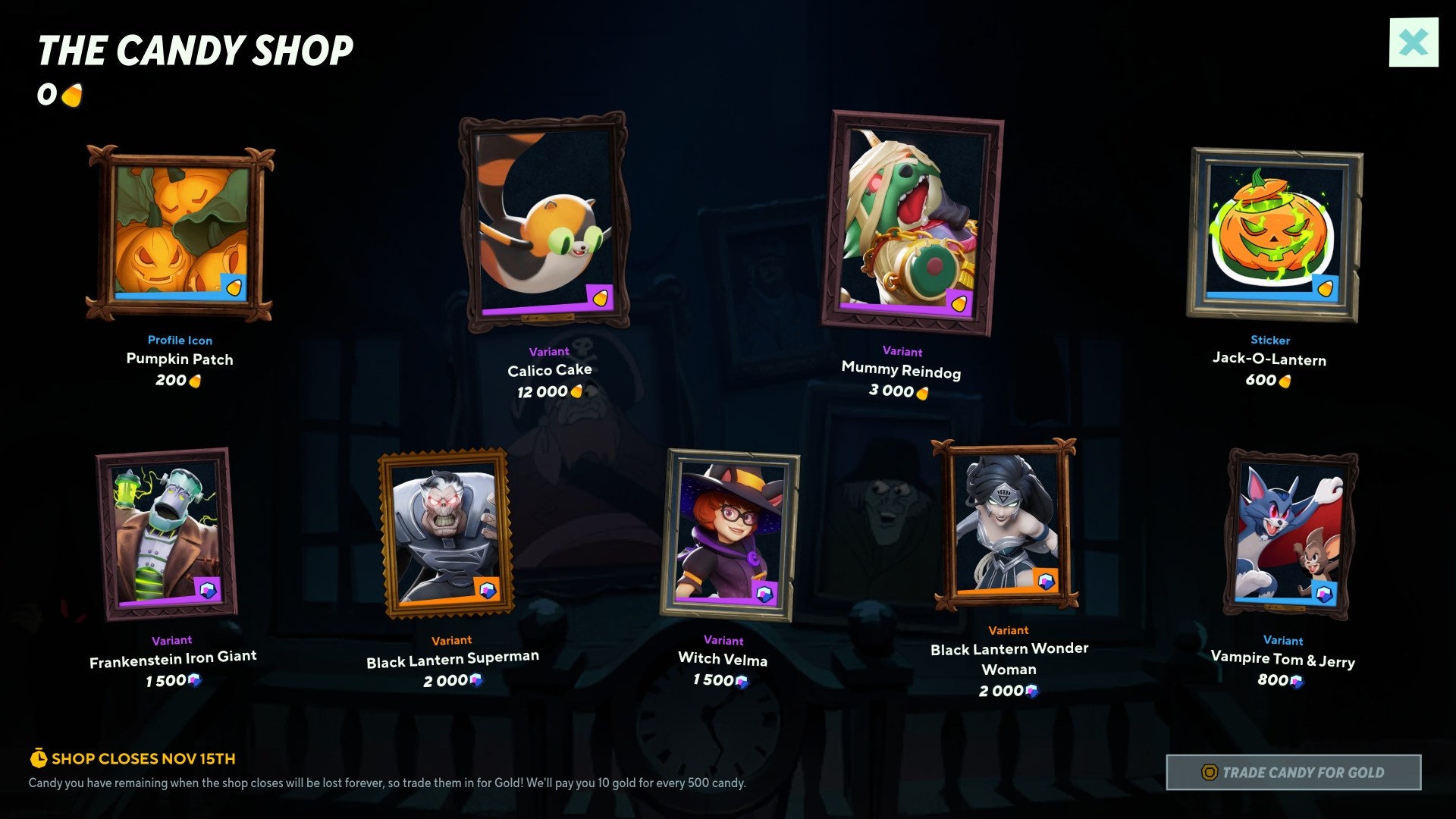Close the Candy Shop screen
The image size is (1456, 819).
(x=1414, y=42)
